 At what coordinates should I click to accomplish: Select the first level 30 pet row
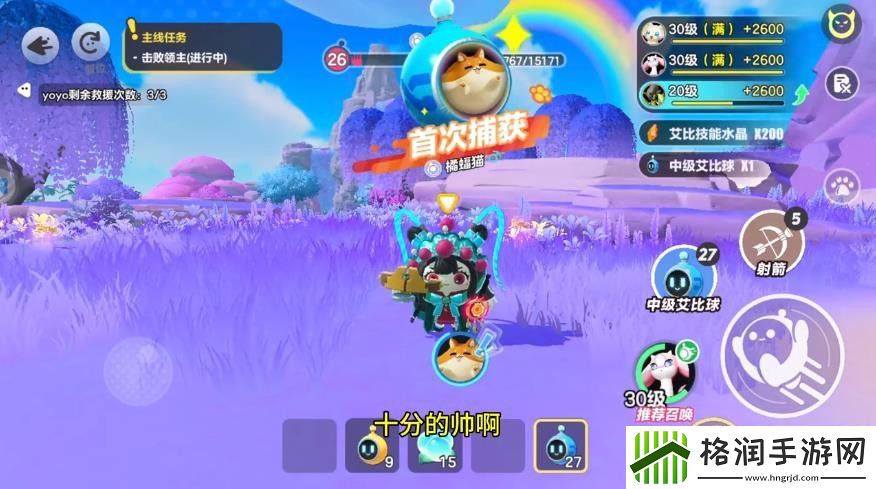(711, 31)
